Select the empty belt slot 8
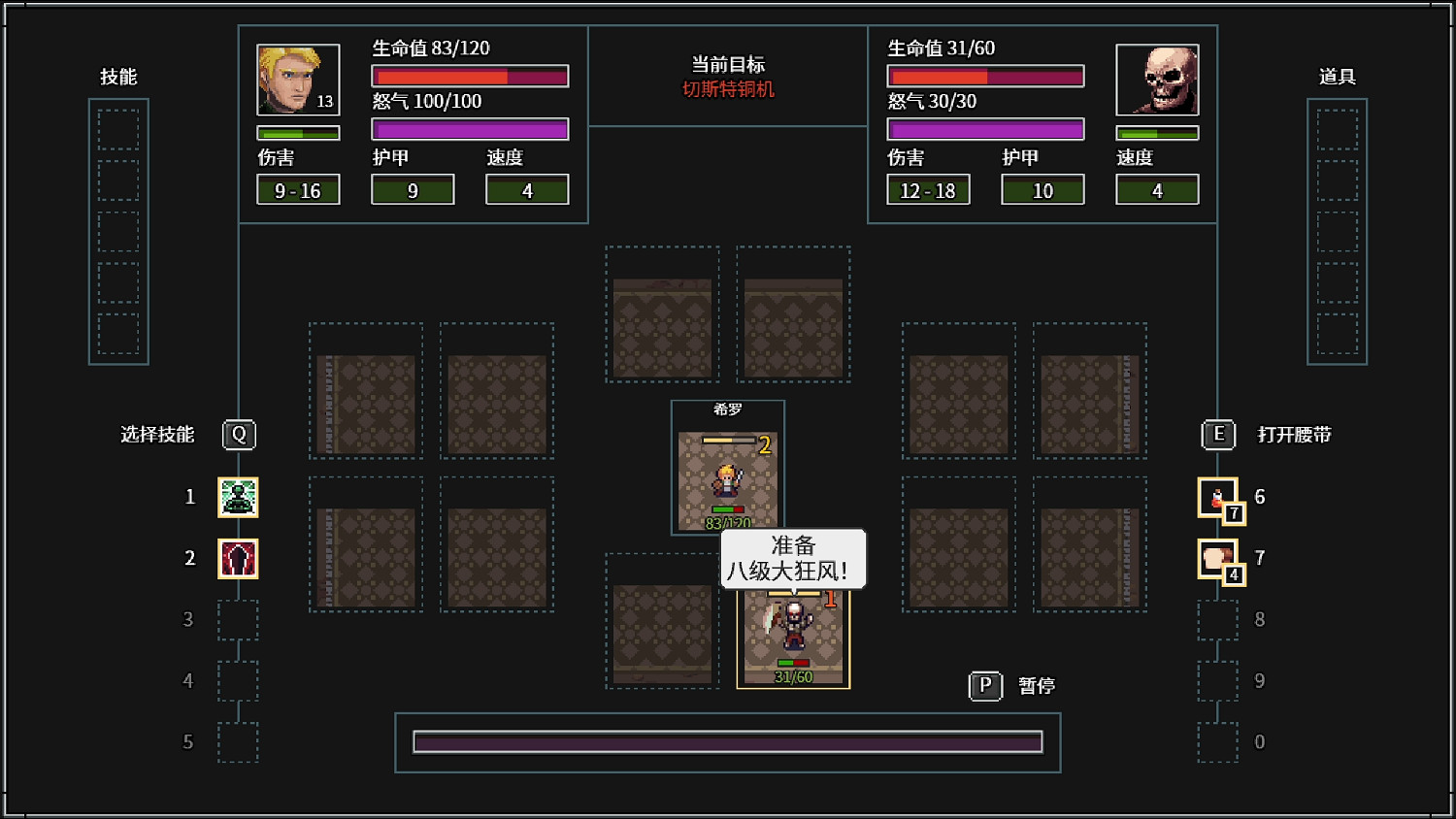The image size is (1456, 819). point(1217,619)
